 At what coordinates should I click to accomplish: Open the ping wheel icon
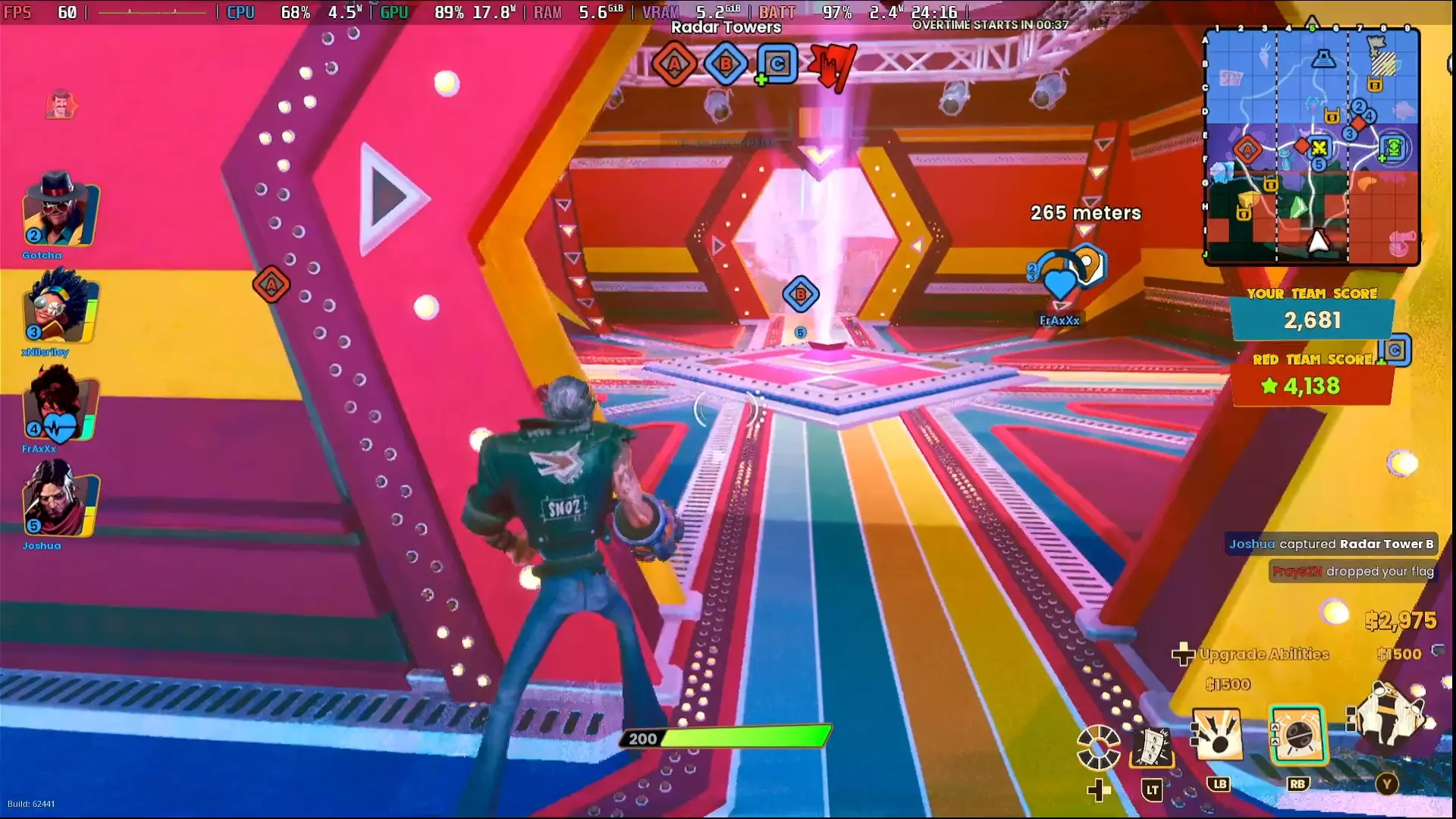coord(1097,745)
